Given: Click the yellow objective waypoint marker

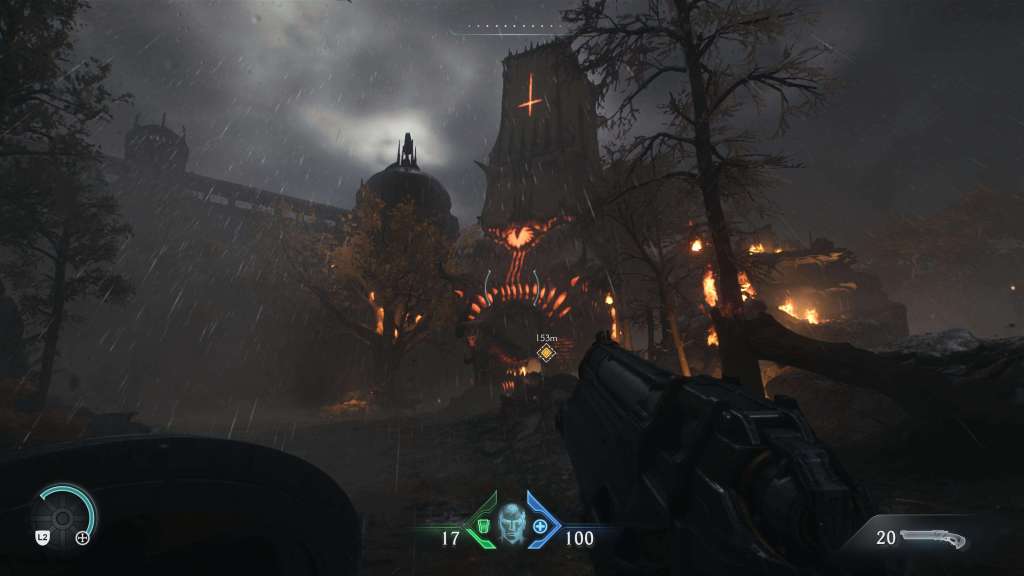Looking at the screenshot, I should [x=545, y=352].
